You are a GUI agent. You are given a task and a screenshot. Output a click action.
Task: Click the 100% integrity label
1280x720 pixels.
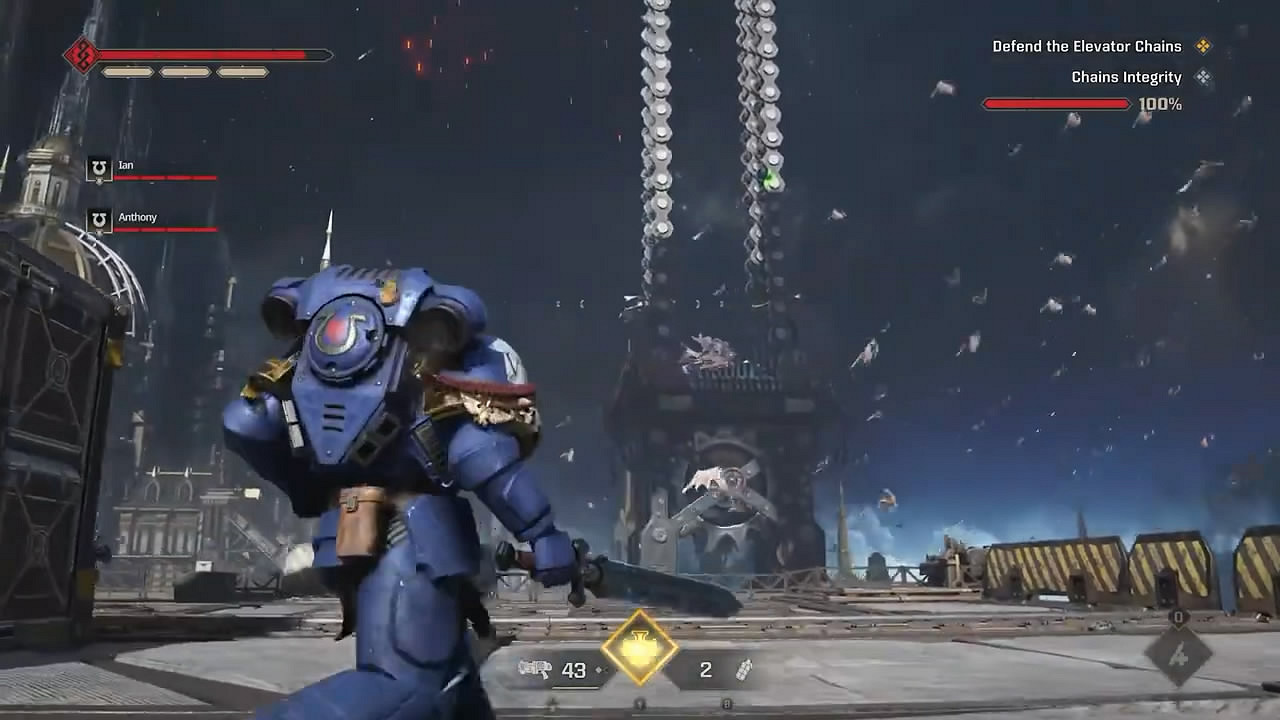point(1161,101)
